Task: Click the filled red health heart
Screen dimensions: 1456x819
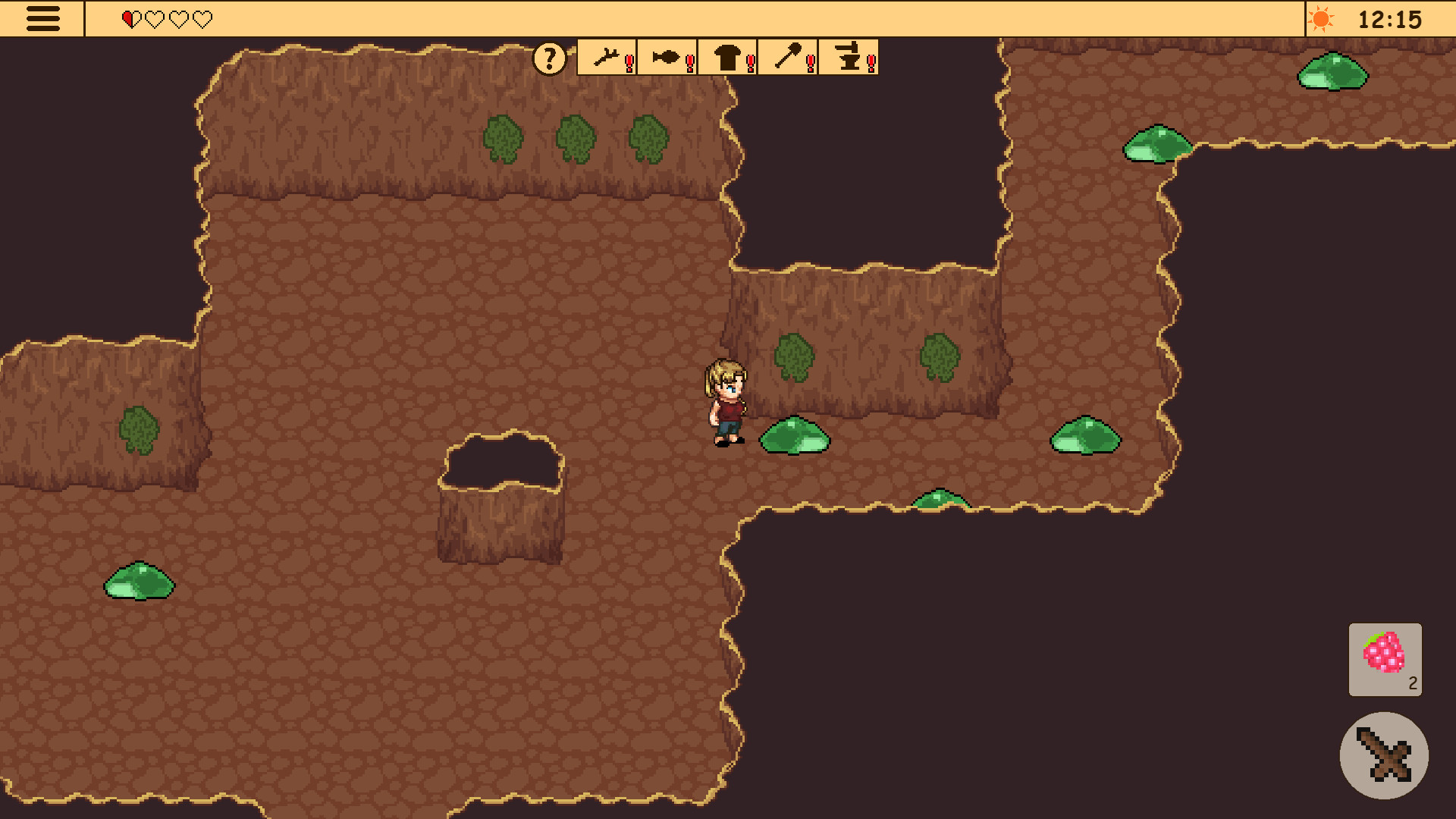Action: [x=129, y=17]
